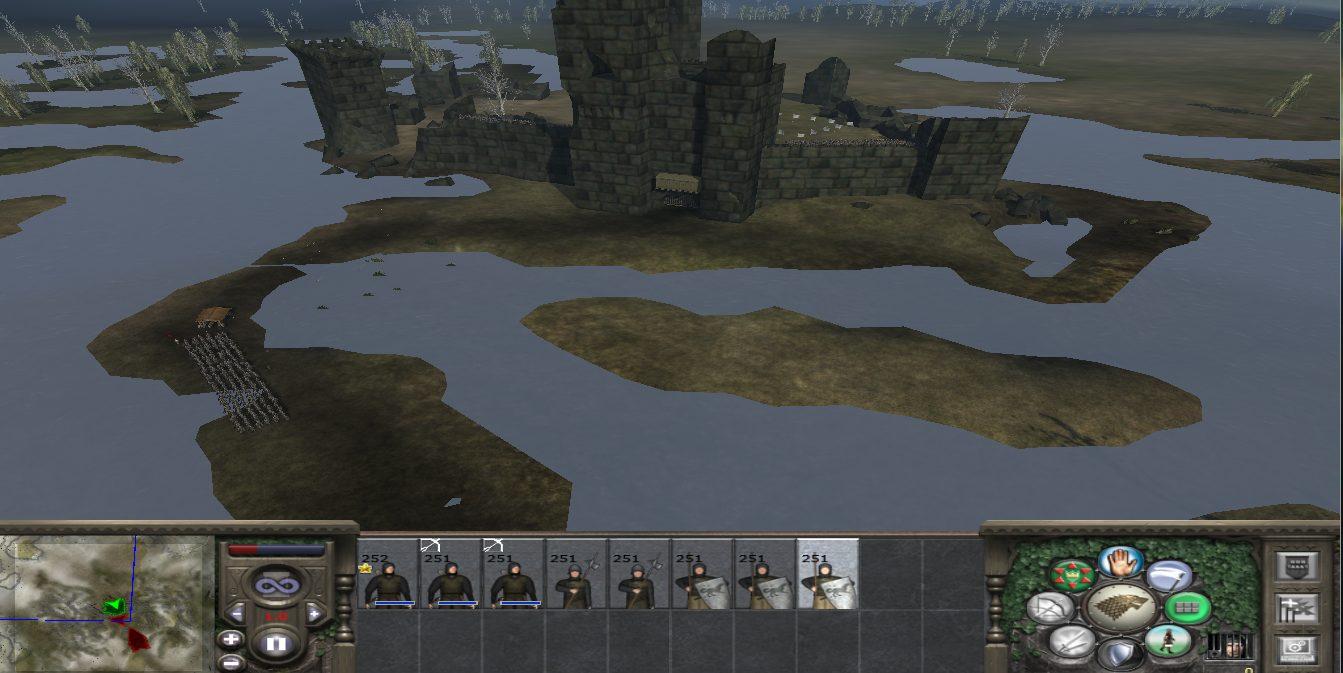The width and height of the screenshot is (1343, 673).
Task: Toggle the crossed swords melee button
Action: pos(1071,641)
